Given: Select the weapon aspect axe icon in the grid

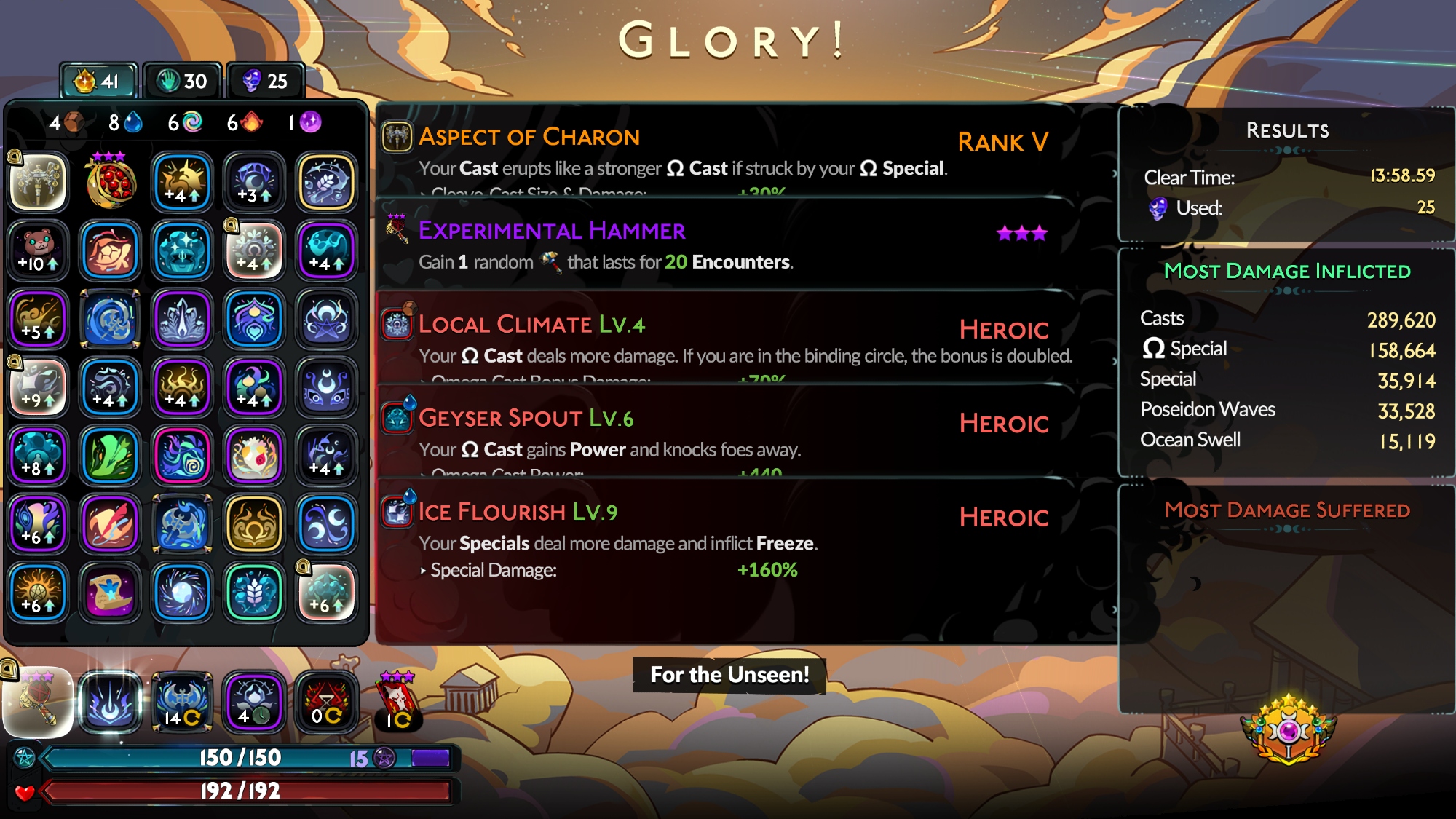Looking at the screenshot, I should (x=39, y=182).
